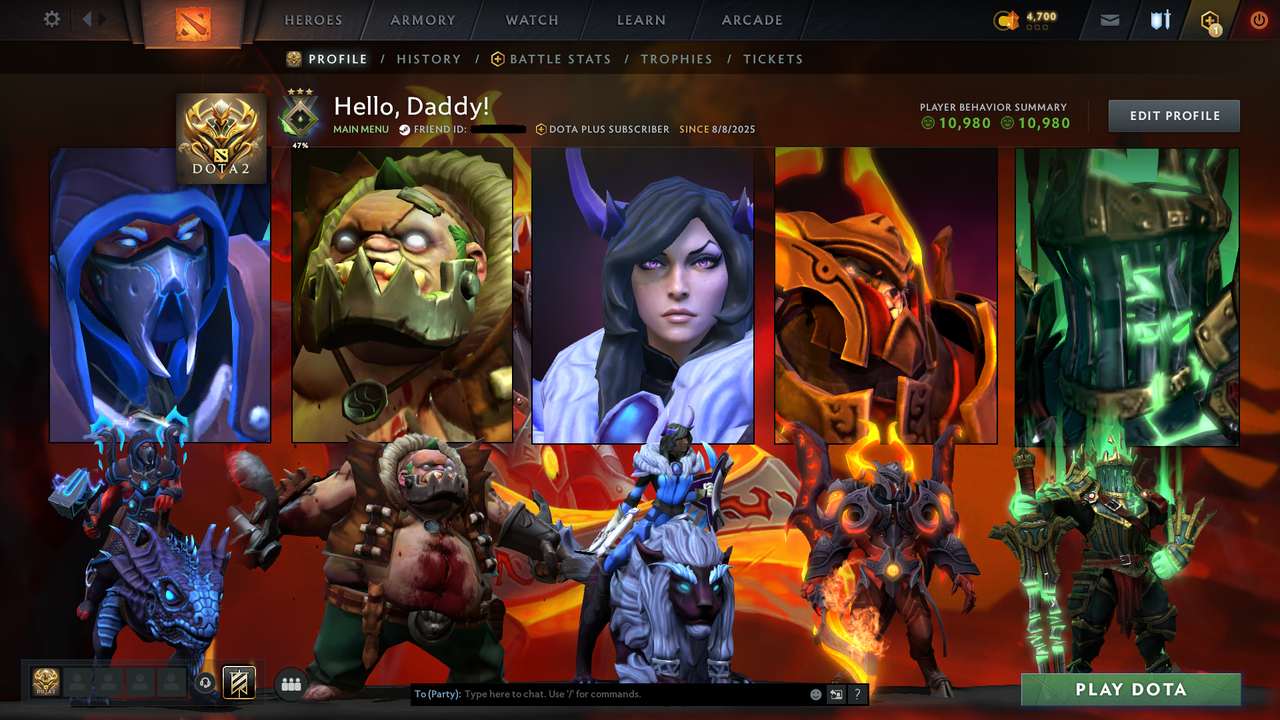The width and height of the screenshot is (1280, 720).
Task: Open the battle pass level-up icon with notification badge
Action: (x=1210, y=19)
